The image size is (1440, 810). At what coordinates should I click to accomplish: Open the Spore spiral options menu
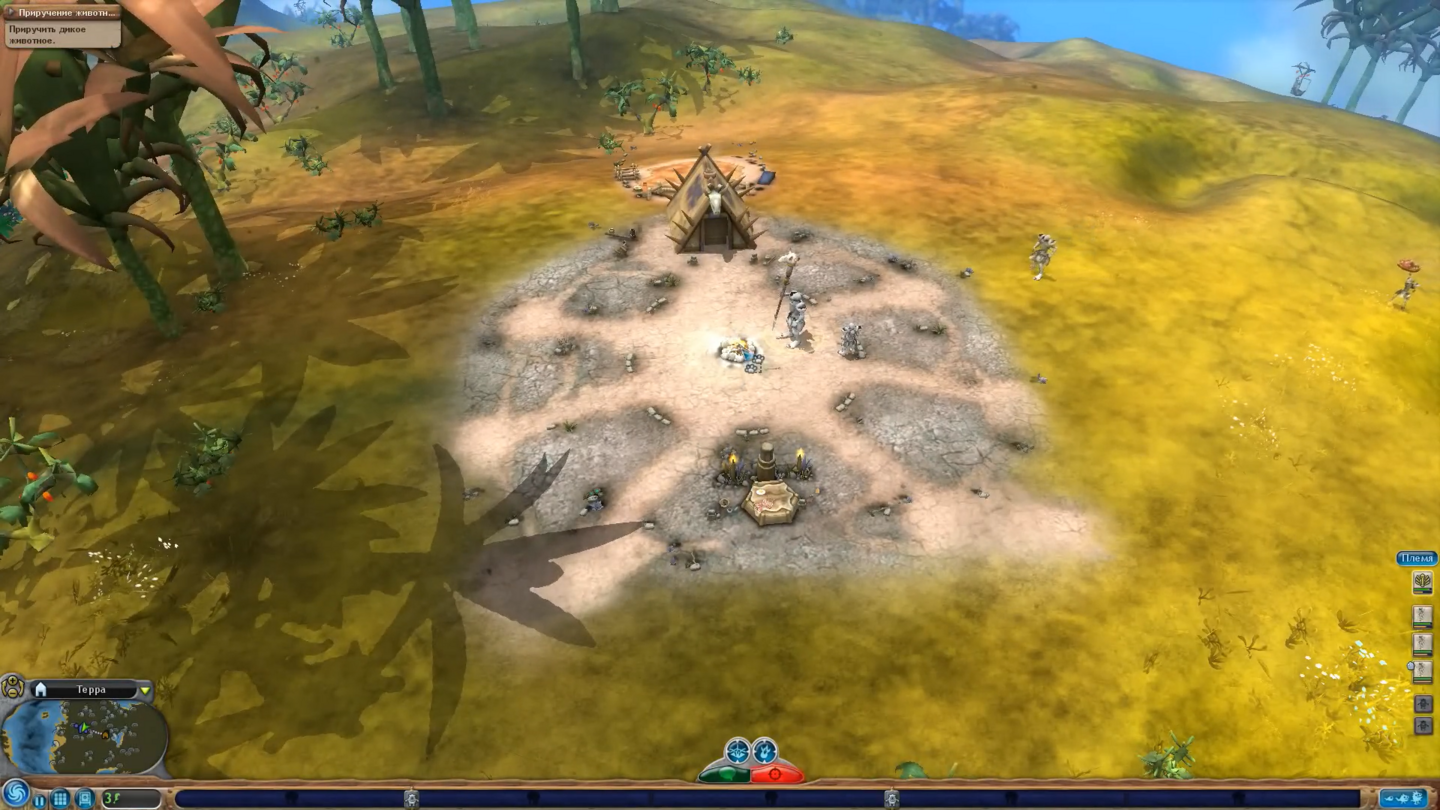(15, 794)
